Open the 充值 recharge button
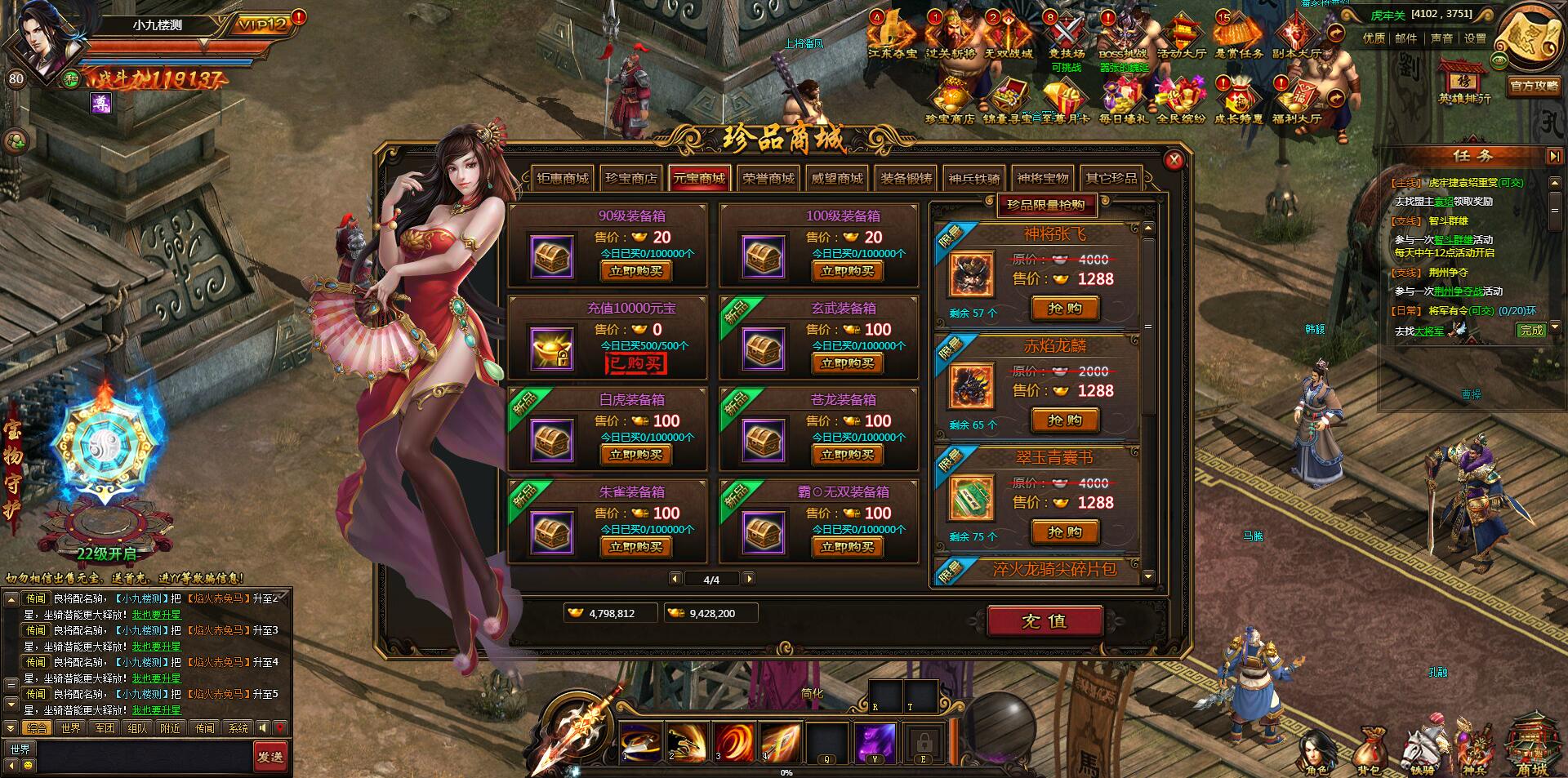The height and width of the screenshot is (778, 1568). [1044, 621]
